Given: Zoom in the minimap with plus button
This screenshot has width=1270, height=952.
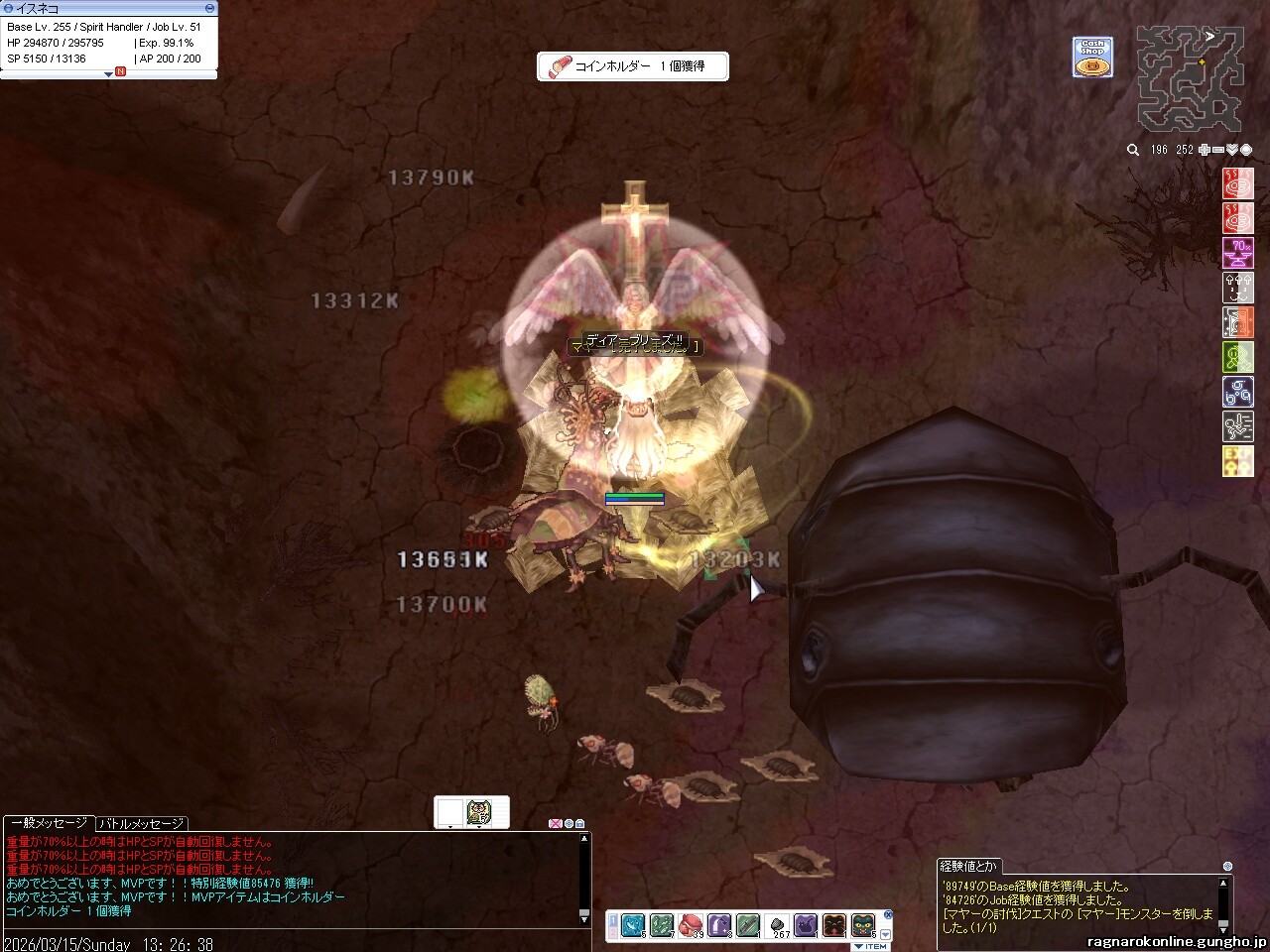Looking at the screenshot, I should click(x=1204, y=150).
